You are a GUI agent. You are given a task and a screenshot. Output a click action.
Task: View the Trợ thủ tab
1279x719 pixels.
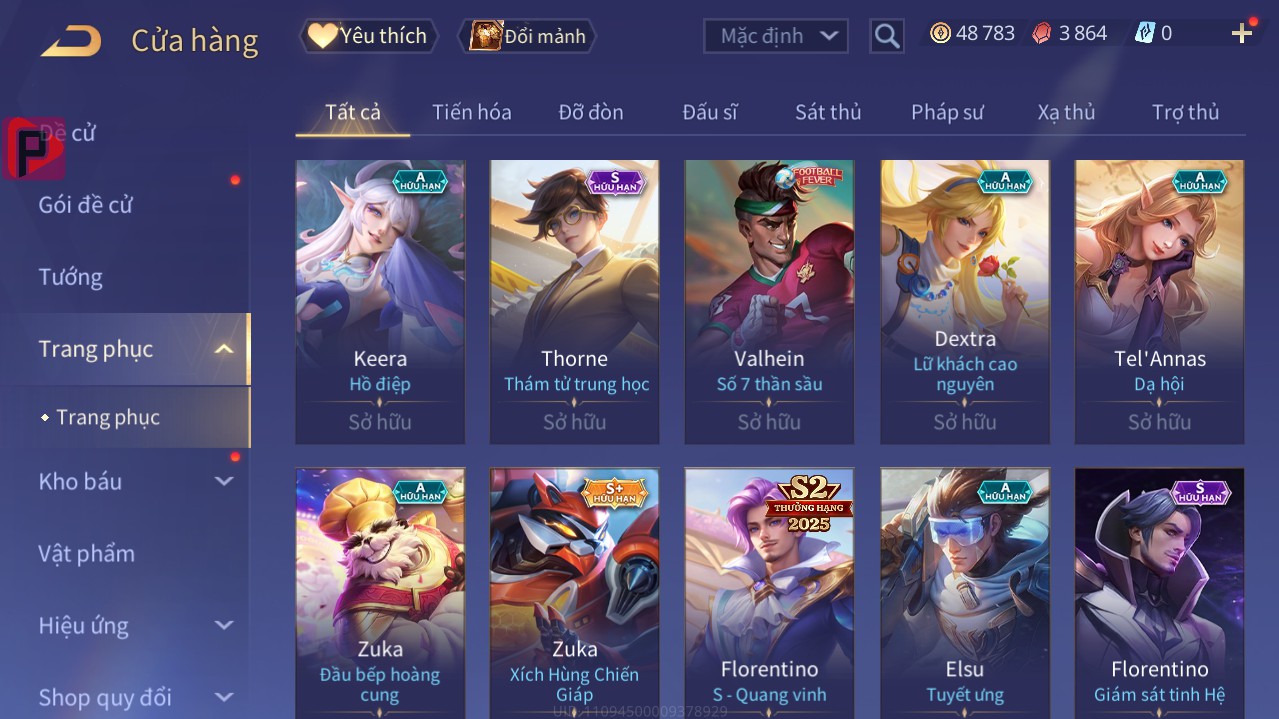coord(1185,112)
